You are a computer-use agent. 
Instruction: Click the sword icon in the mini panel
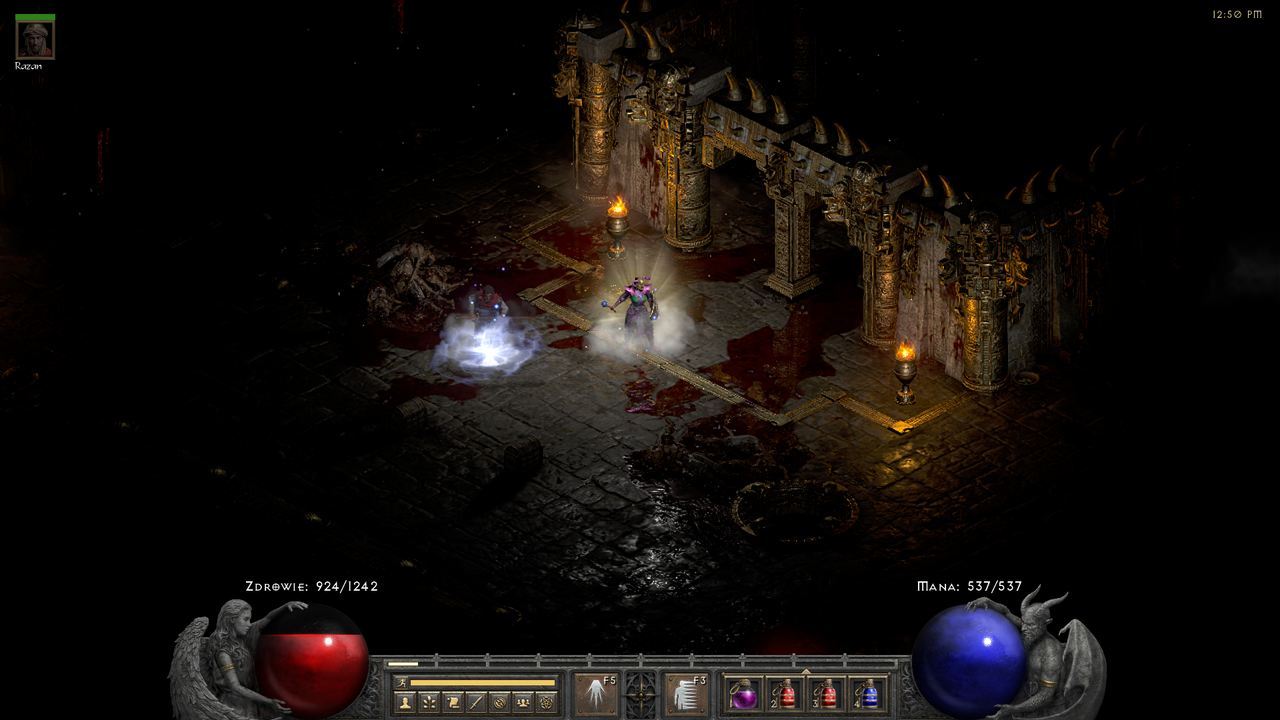pyautogui.click(x=476, y=702)
